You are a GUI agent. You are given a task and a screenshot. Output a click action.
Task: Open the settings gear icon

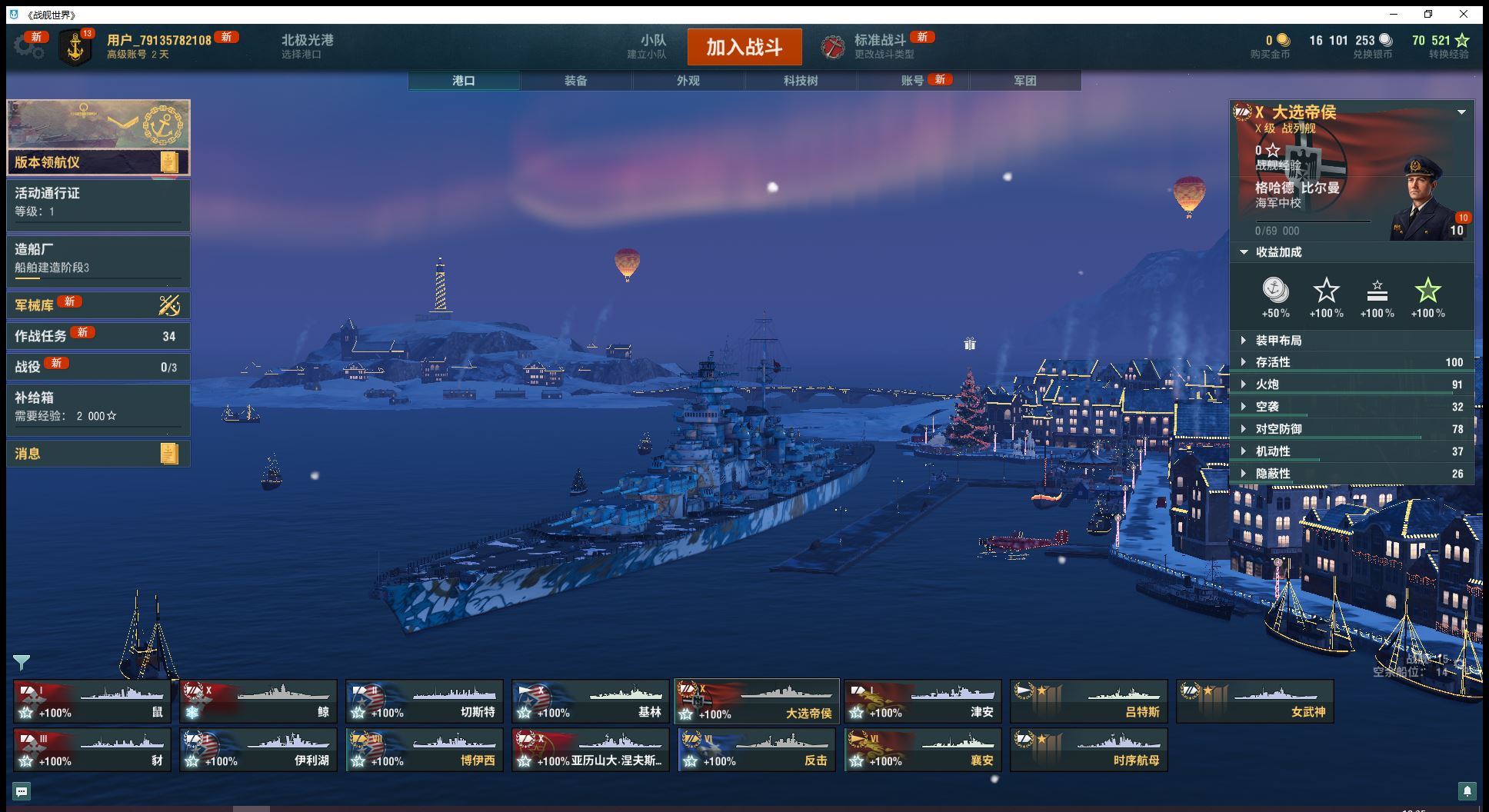(x=28, y=47)
